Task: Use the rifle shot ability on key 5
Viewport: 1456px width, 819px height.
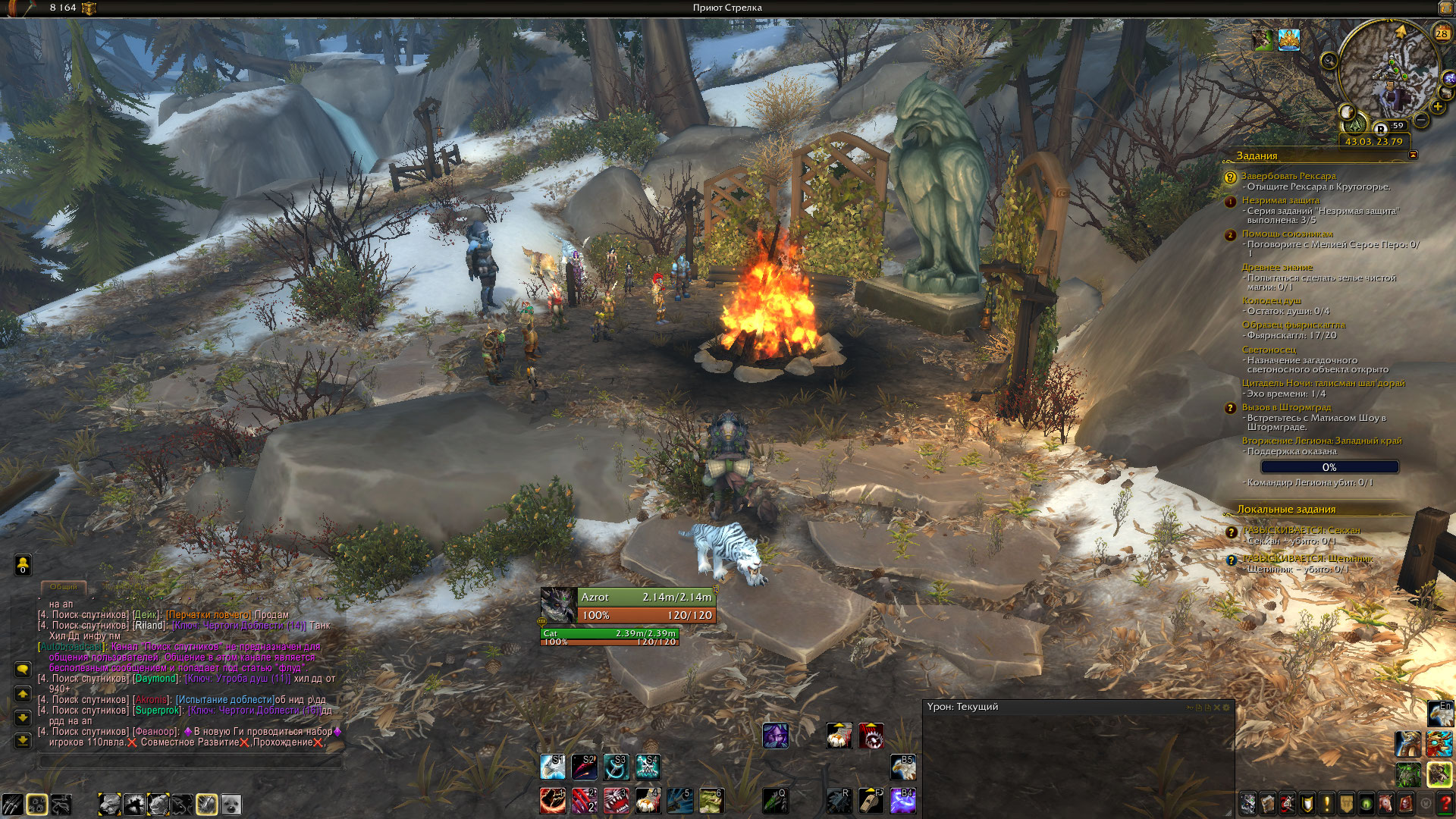Action: 679,801
